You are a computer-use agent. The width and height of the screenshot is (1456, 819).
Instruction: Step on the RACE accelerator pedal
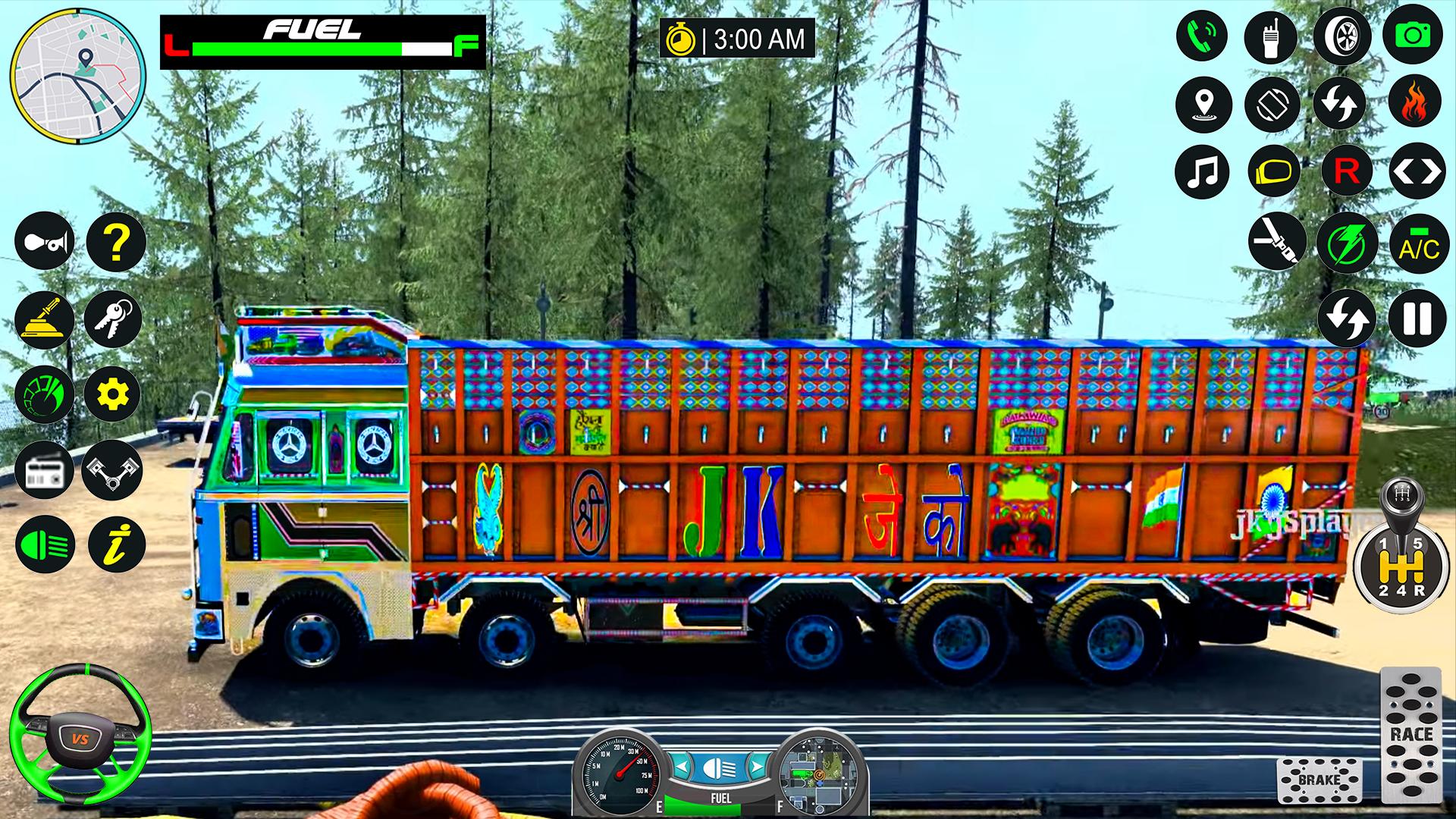coord(1410,733)
